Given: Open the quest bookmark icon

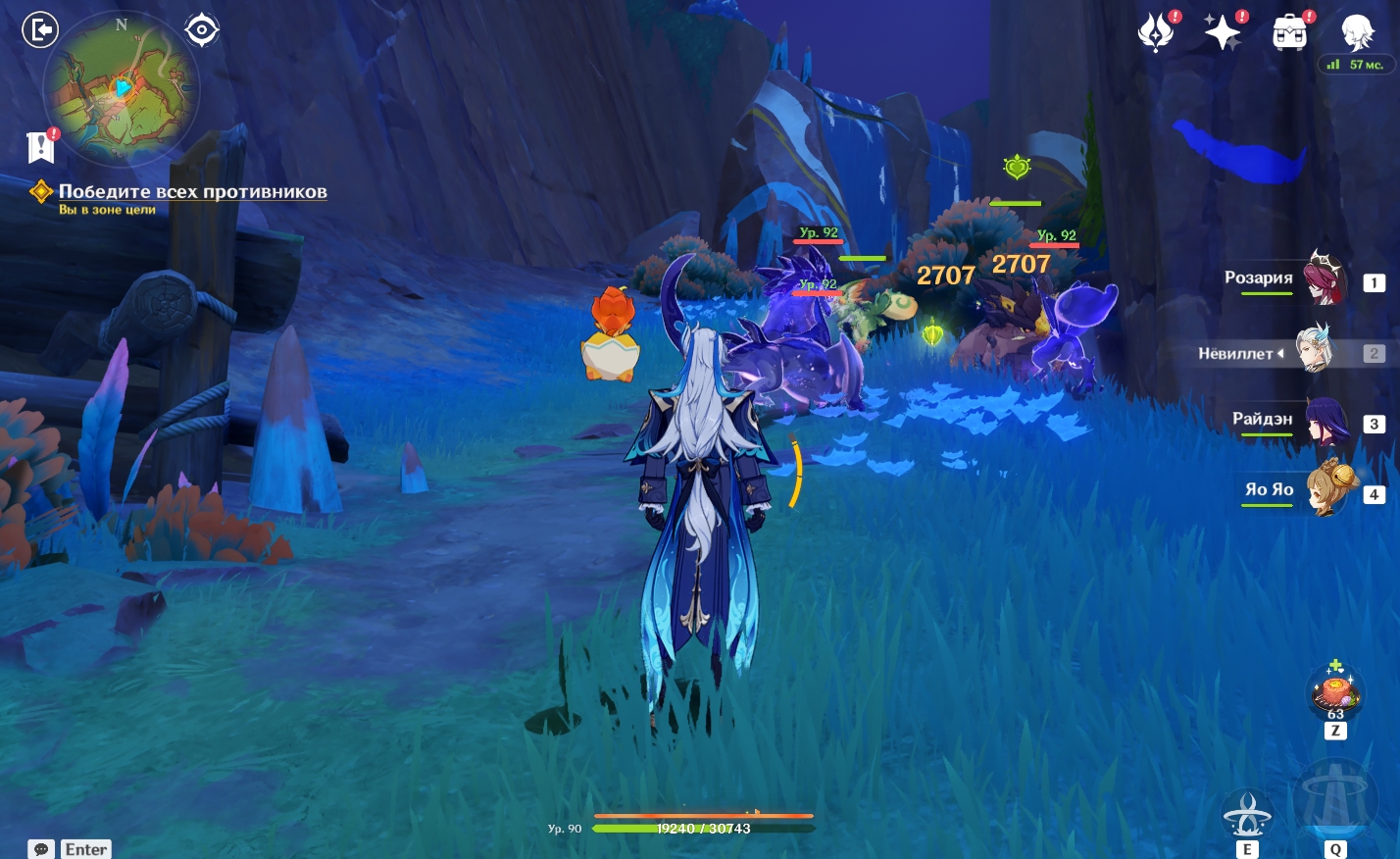Looking at the screenshot, I should [x=41, y=147].
